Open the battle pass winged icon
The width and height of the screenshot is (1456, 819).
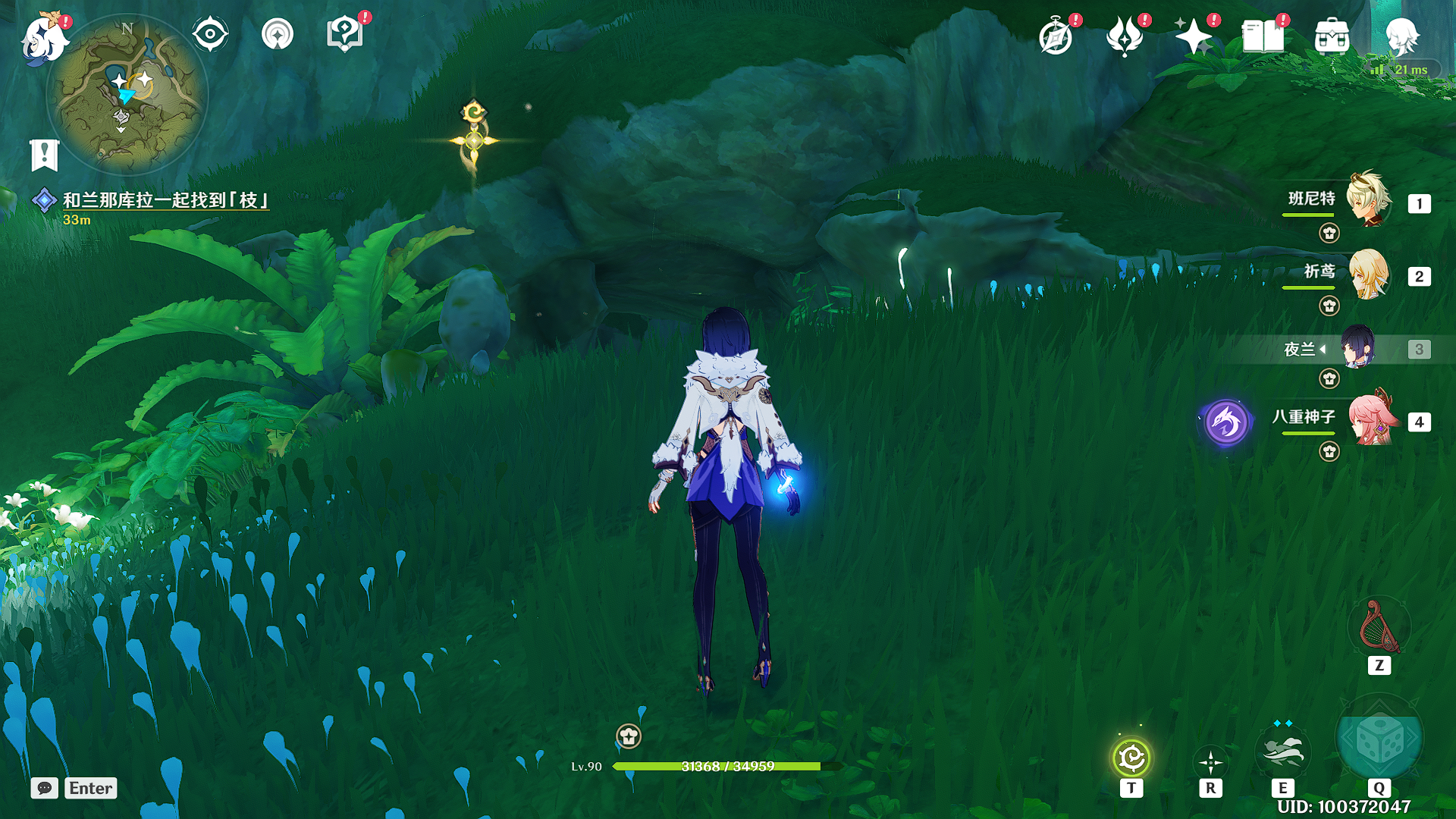coord(1125,36)
